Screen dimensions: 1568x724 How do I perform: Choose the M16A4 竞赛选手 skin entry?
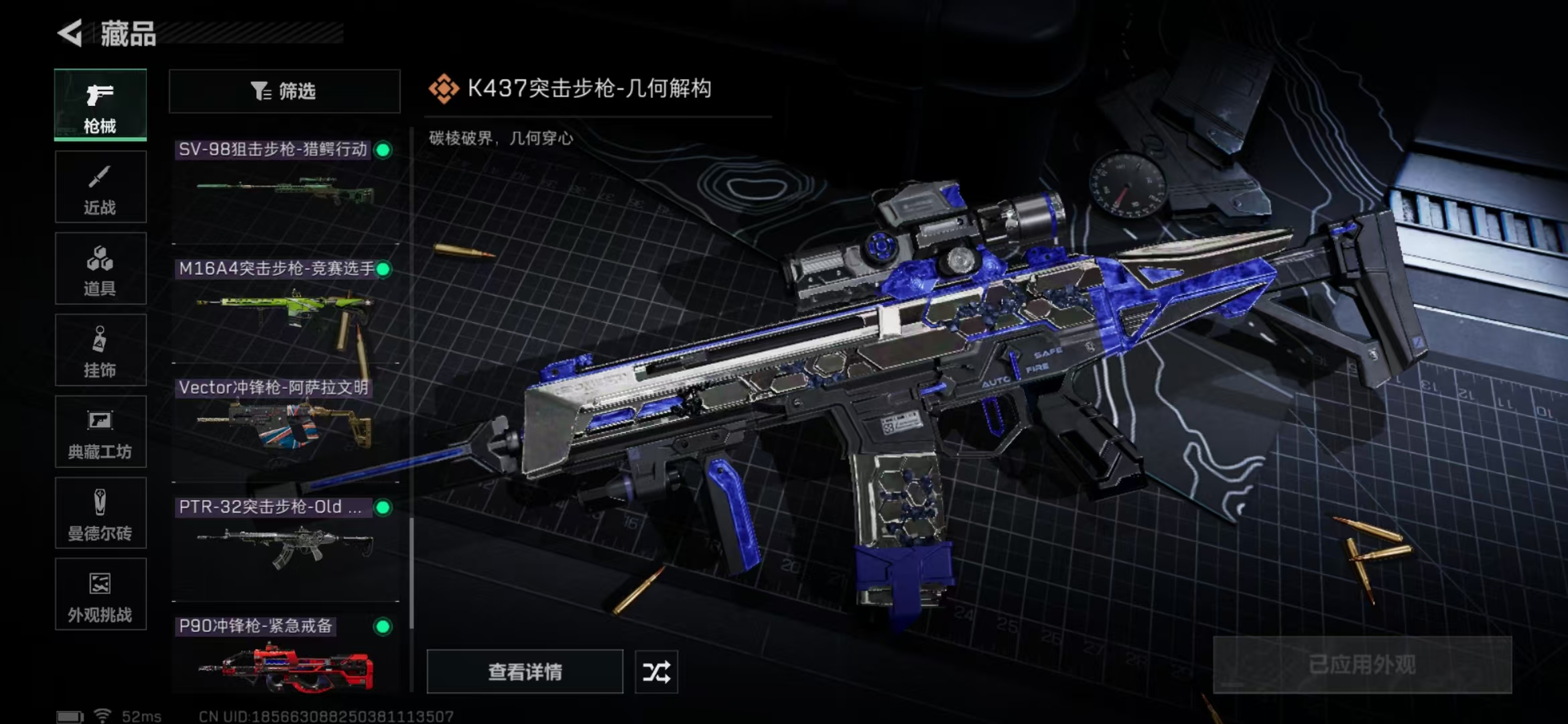pyautogui.click(x=285, y=307)
